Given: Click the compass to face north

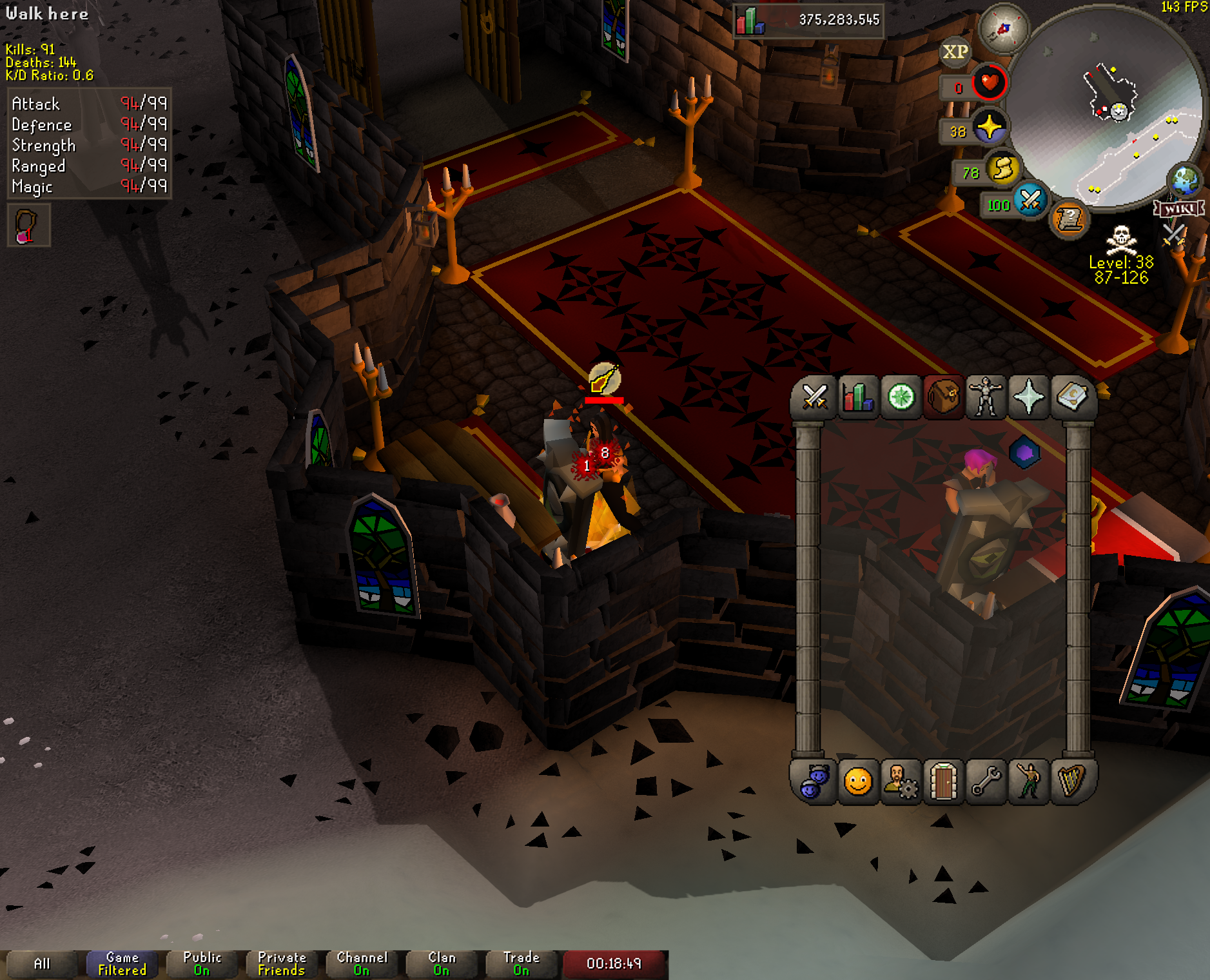Looking at the screenshot, I should point(1003,29).
